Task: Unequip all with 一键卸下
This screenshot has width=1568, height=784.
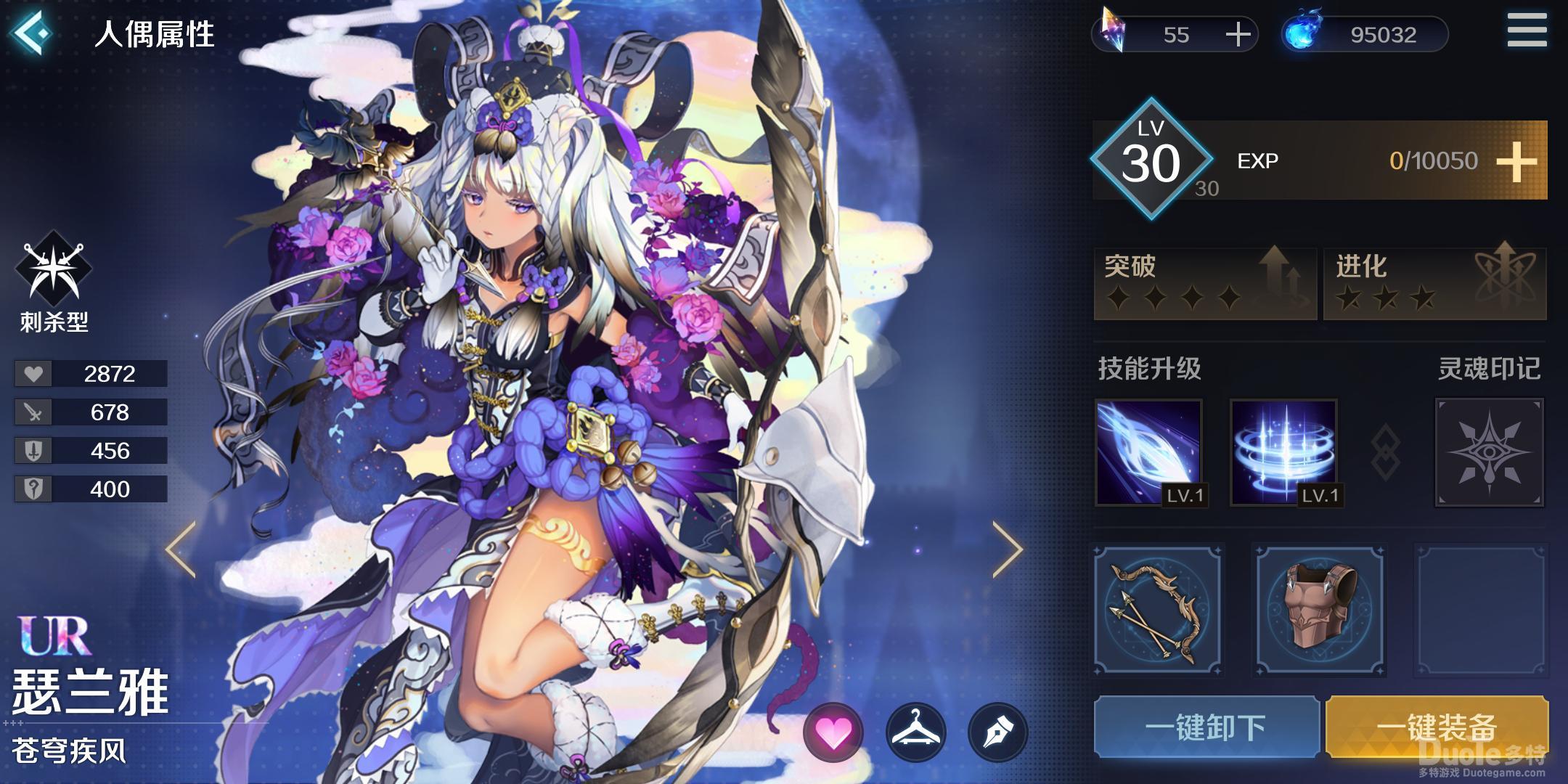Action: coord(1206,727)
